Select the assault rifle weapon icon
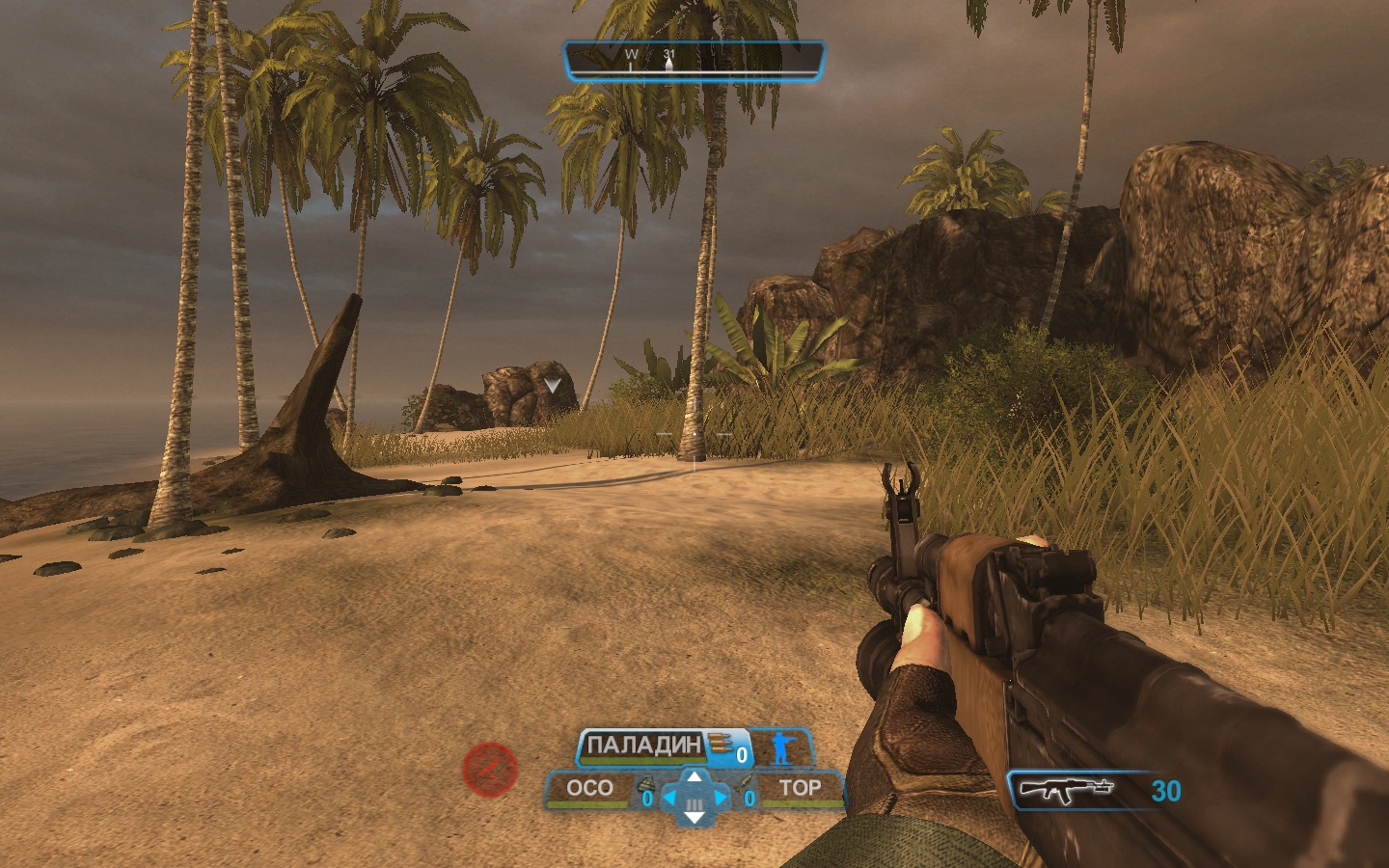 point(1067,789)
